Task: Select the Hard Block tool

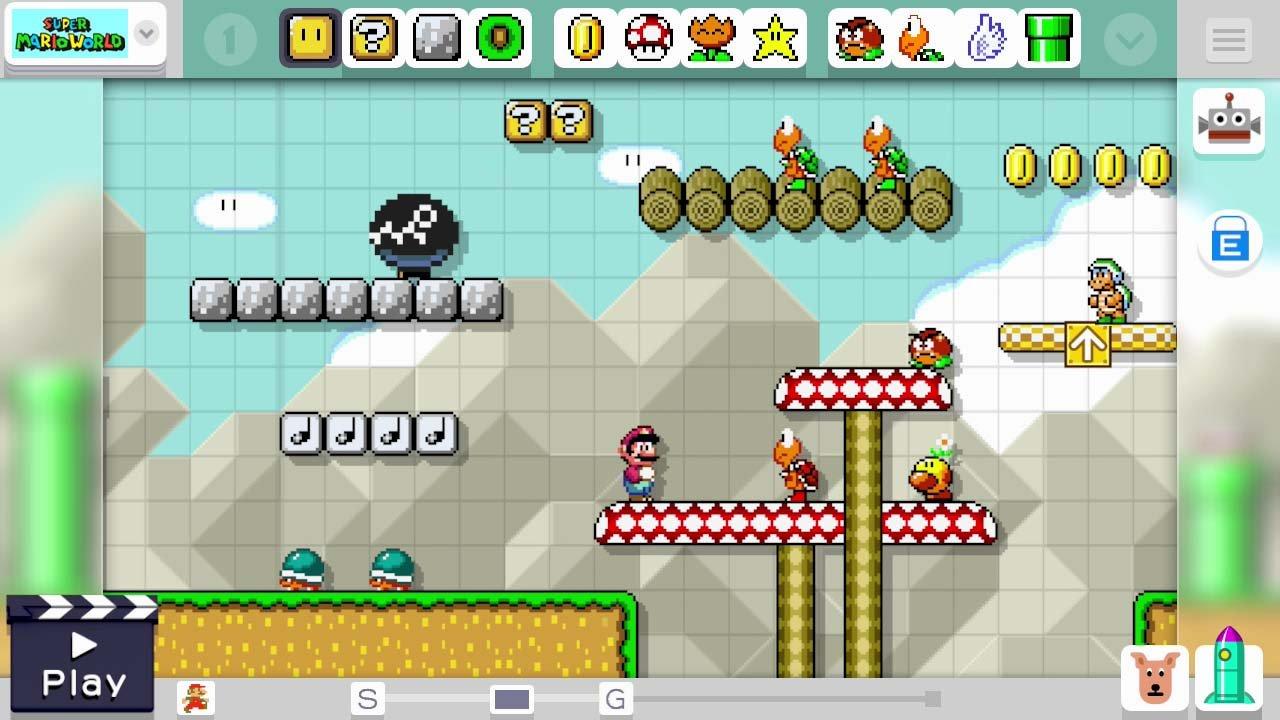Action: click(x=436, y=39)
